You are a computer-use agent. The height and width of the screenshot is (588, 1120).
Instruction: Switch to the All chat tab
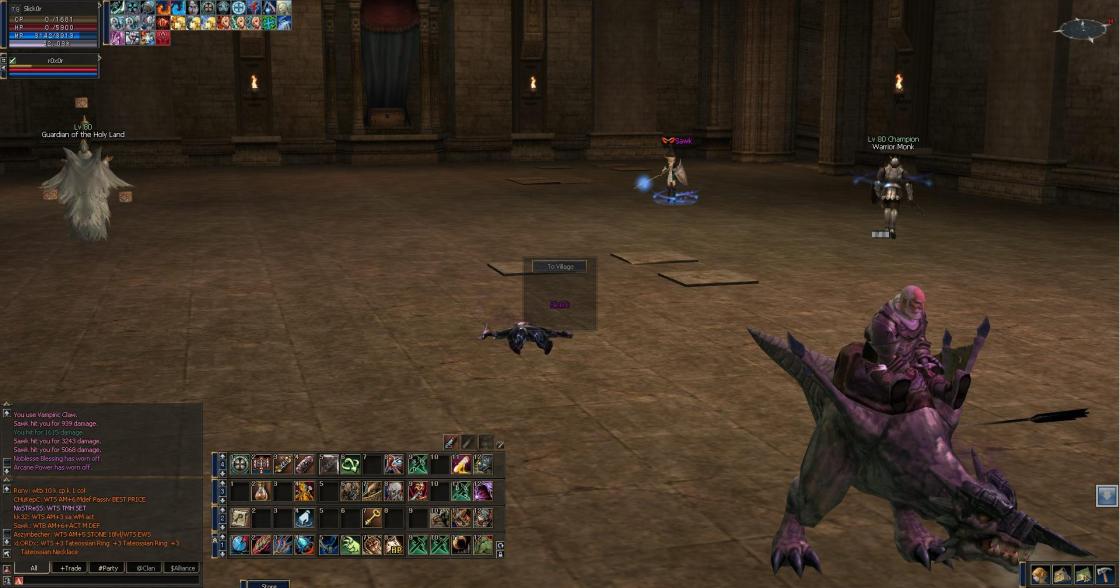pos(33,568)
